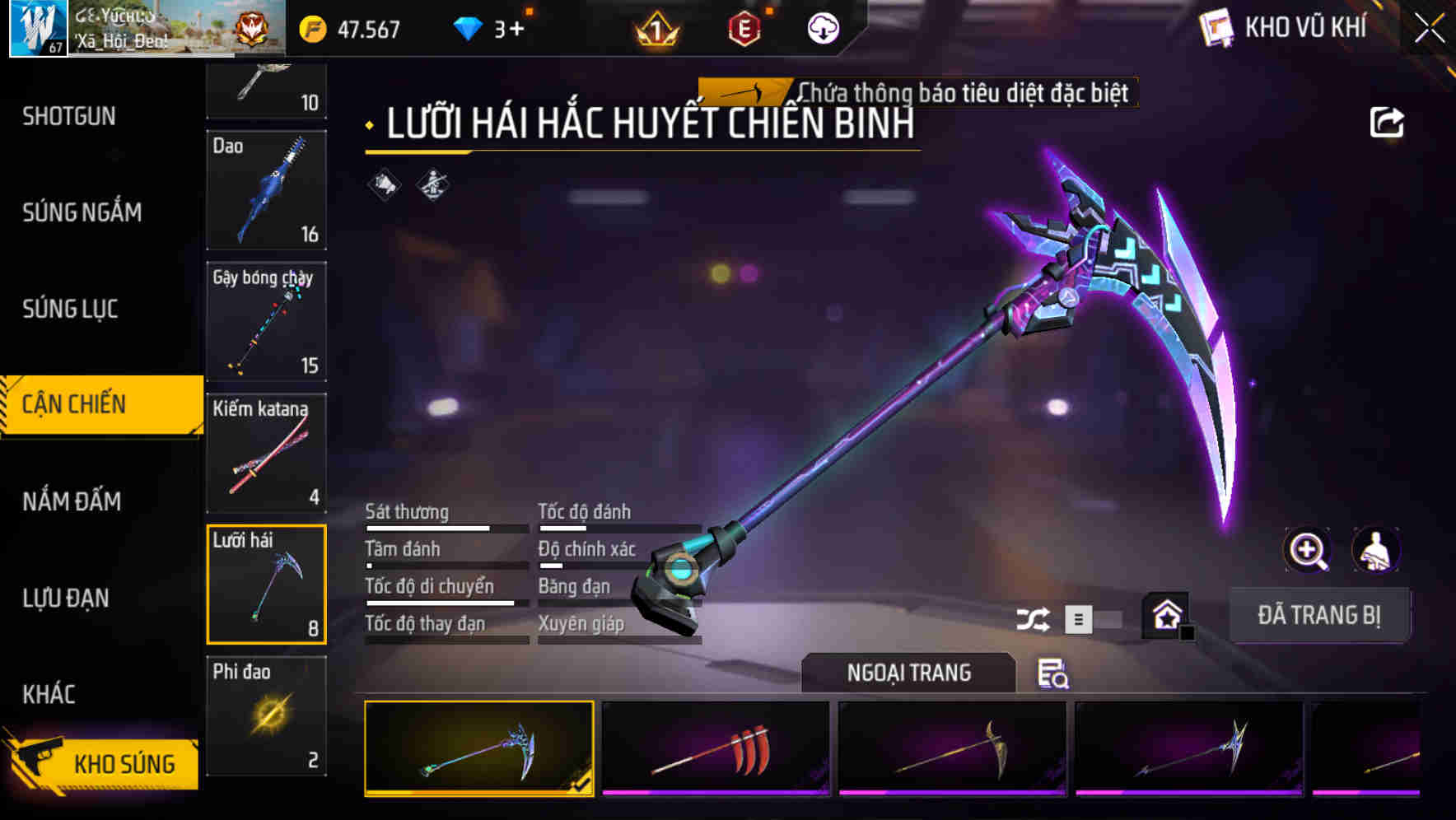Image resolution: width=1456 pixels, height=820 pixels.
Task: Open the starred house workshop icon
Action: (1167, 614)
